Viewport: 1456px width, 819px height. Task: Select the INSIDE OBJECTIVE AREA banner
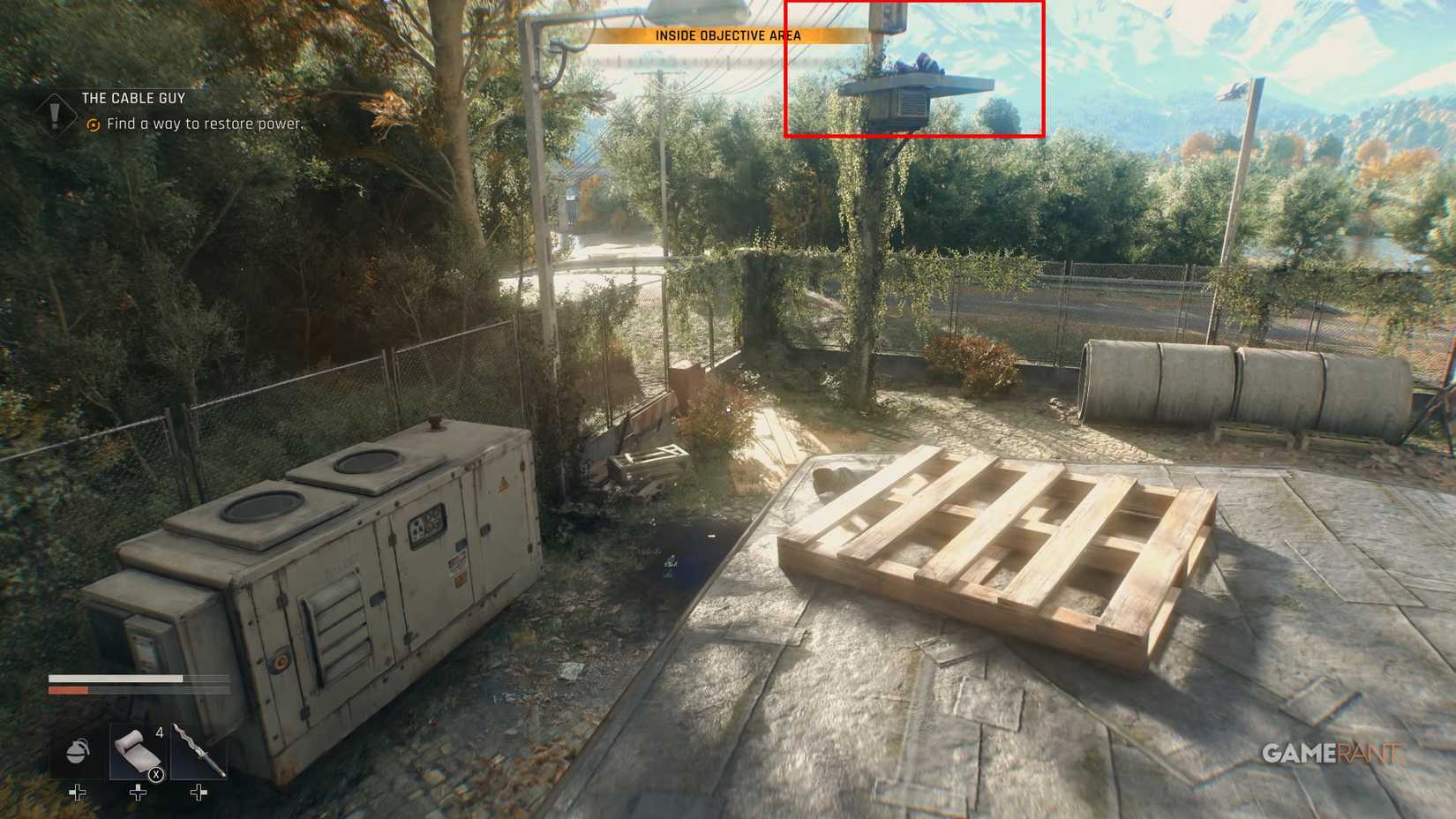pos(727,36)
